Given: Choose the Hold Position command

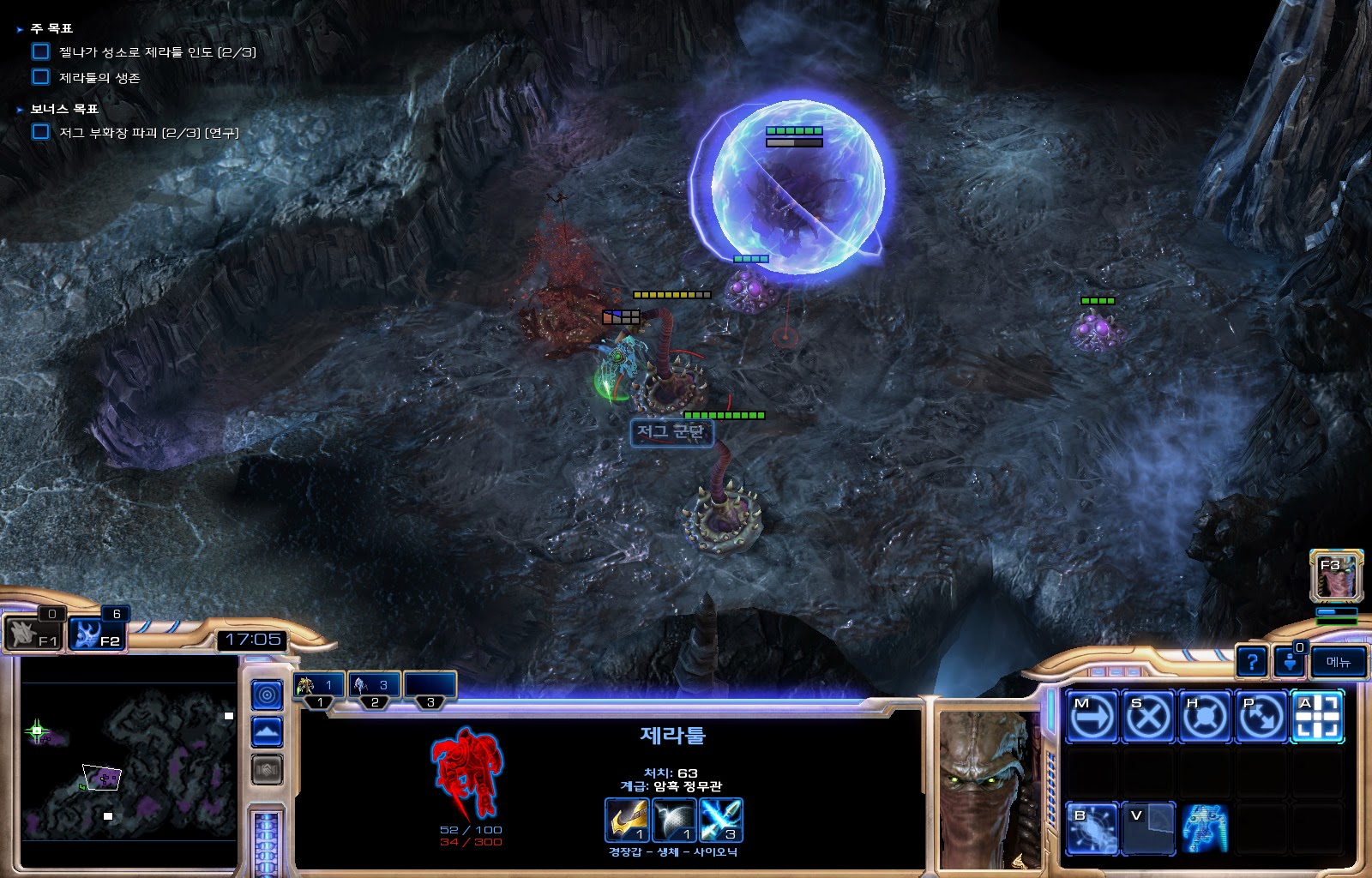Looking at the screenshot, I should (x=1205, y=716).
